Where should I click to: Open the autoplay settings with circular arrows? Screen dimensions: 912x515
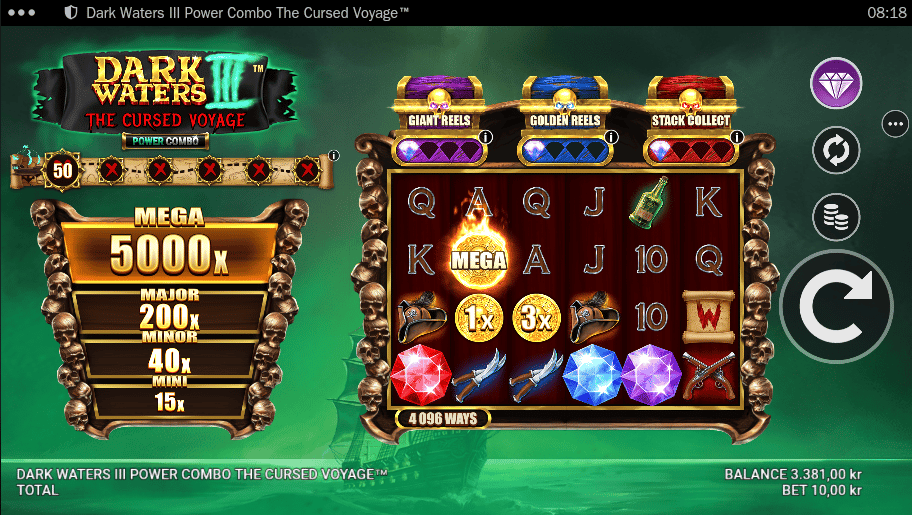click(x=836, y=152)
